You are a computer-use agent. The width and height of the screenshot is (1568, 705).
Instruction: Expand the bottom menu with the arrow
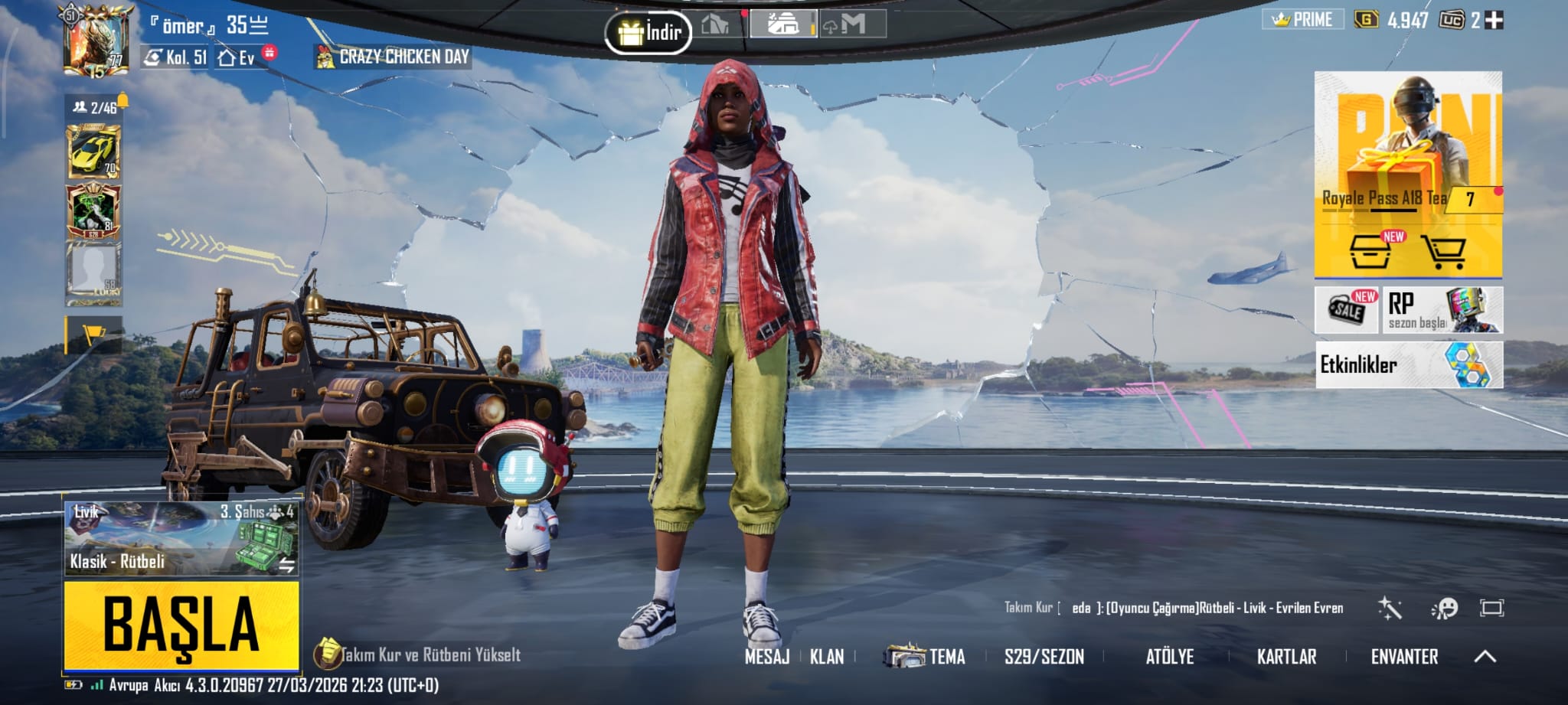coord(1485,657)
